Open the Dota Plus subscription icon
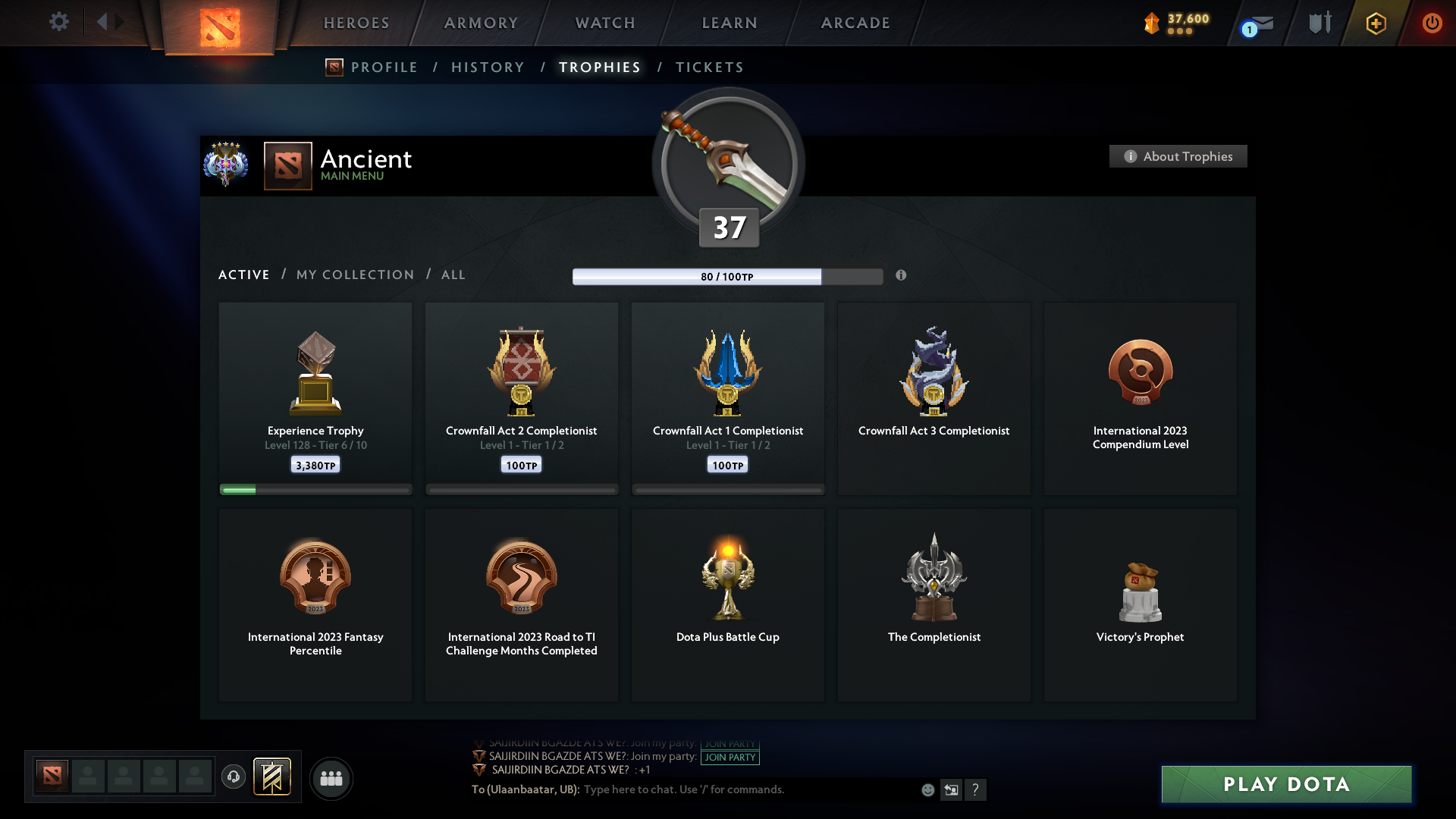The height and width of the screenshot is (819, 1456). 1375,23
